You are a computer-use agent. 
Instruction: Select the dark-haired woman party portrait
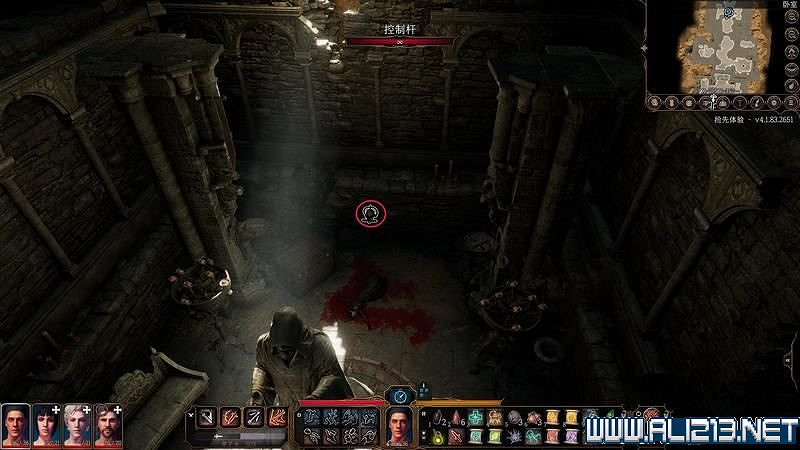pos(46,425)
